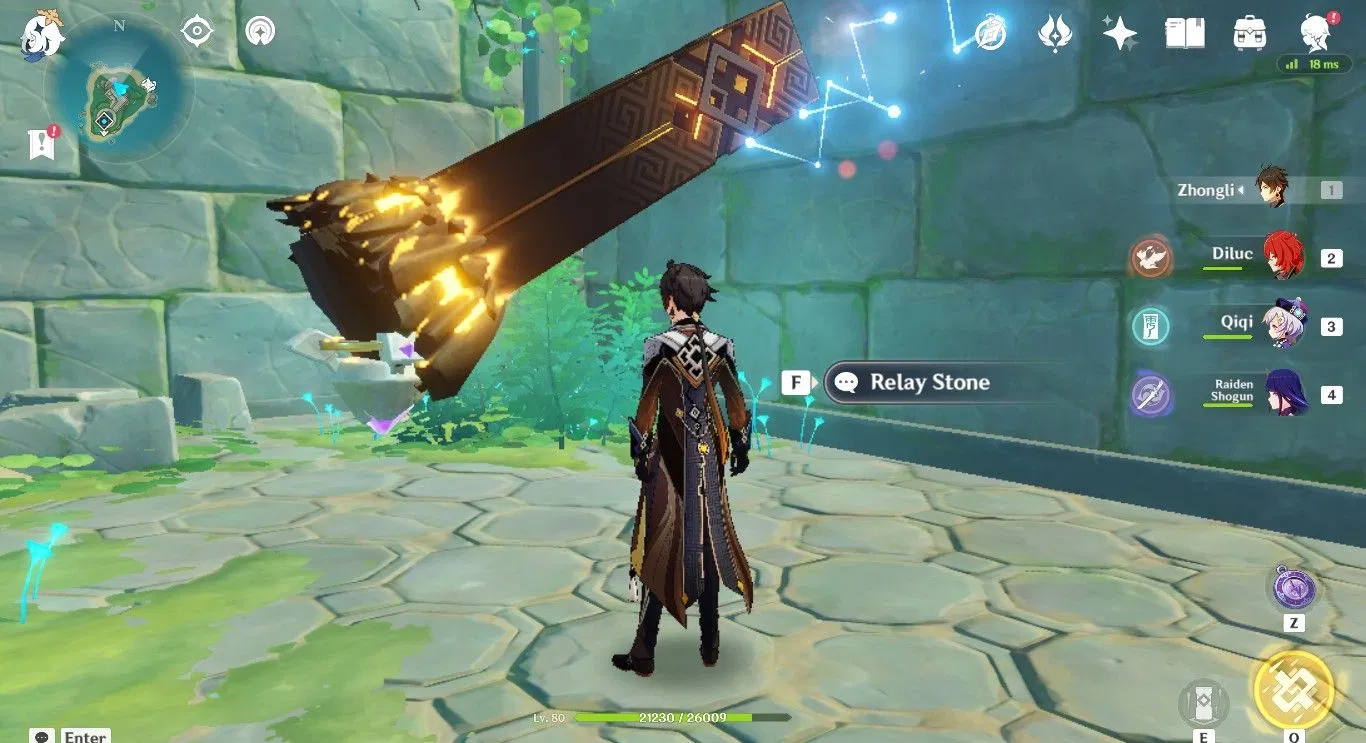Open the map from the circular minimap
Screen dimensions: 1366x743
(x=119, y=92)
